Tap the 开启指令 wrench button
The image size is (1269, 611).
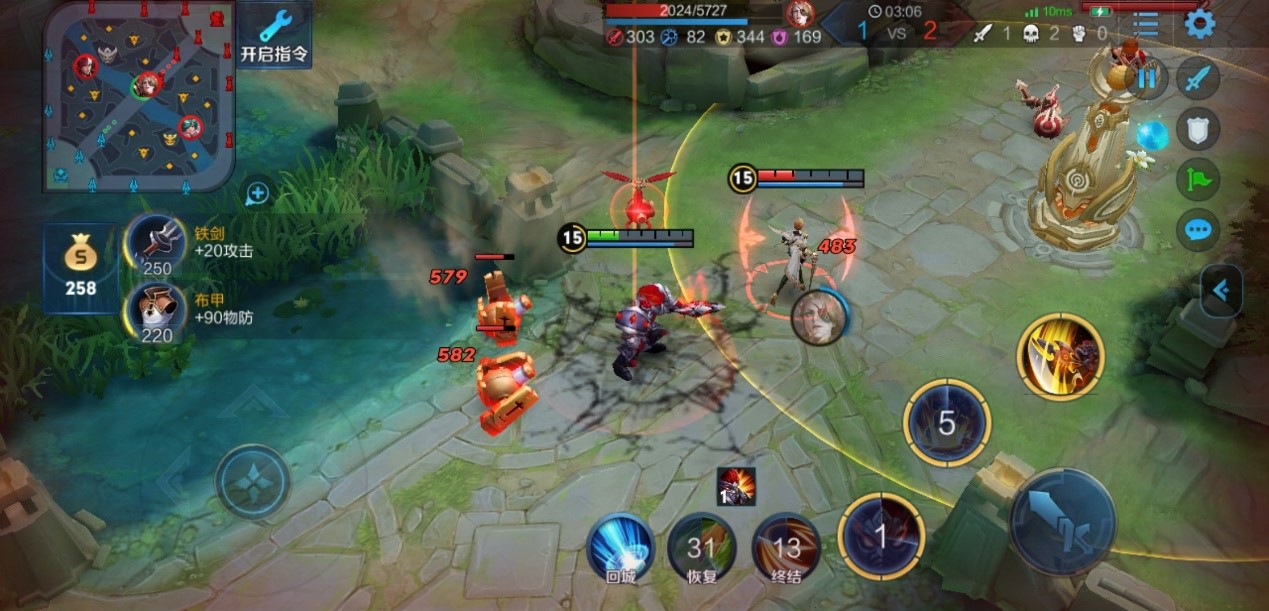[274, 35]
